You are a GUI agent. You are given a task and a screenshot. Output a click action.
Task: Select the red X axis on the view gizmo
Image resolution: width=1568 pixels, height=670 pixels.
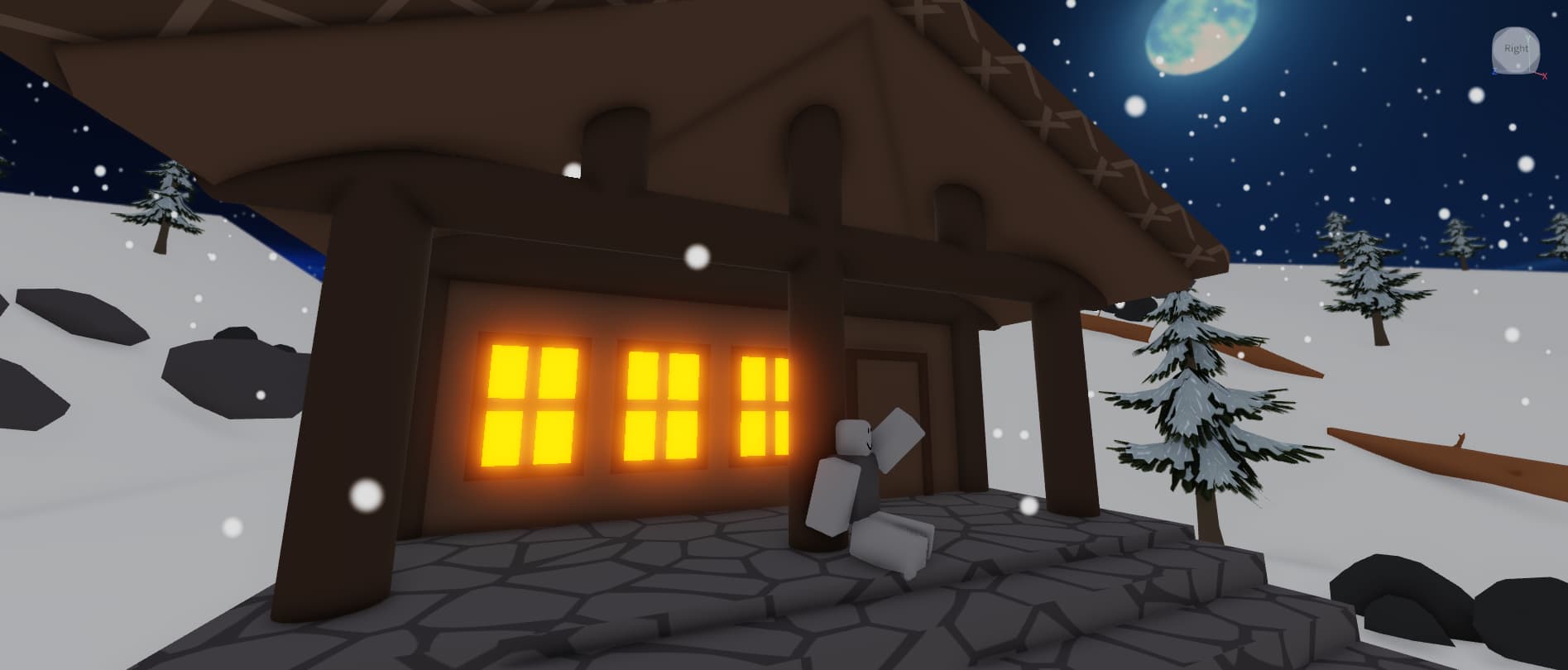[x=1545, y=76]
